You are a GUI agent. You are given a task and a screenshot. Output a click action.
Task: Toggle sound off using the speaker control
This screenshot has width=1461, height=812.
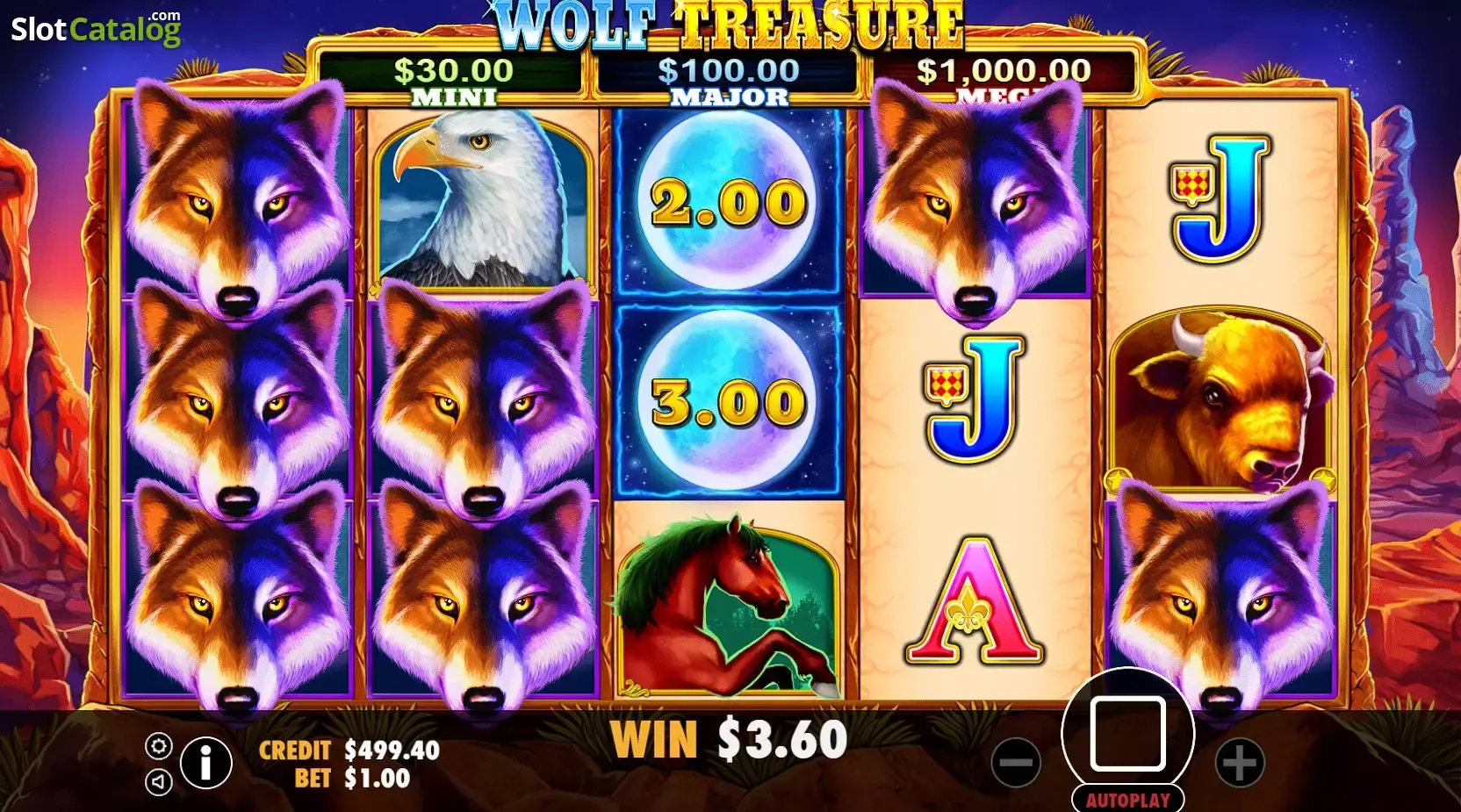(158, 780)
